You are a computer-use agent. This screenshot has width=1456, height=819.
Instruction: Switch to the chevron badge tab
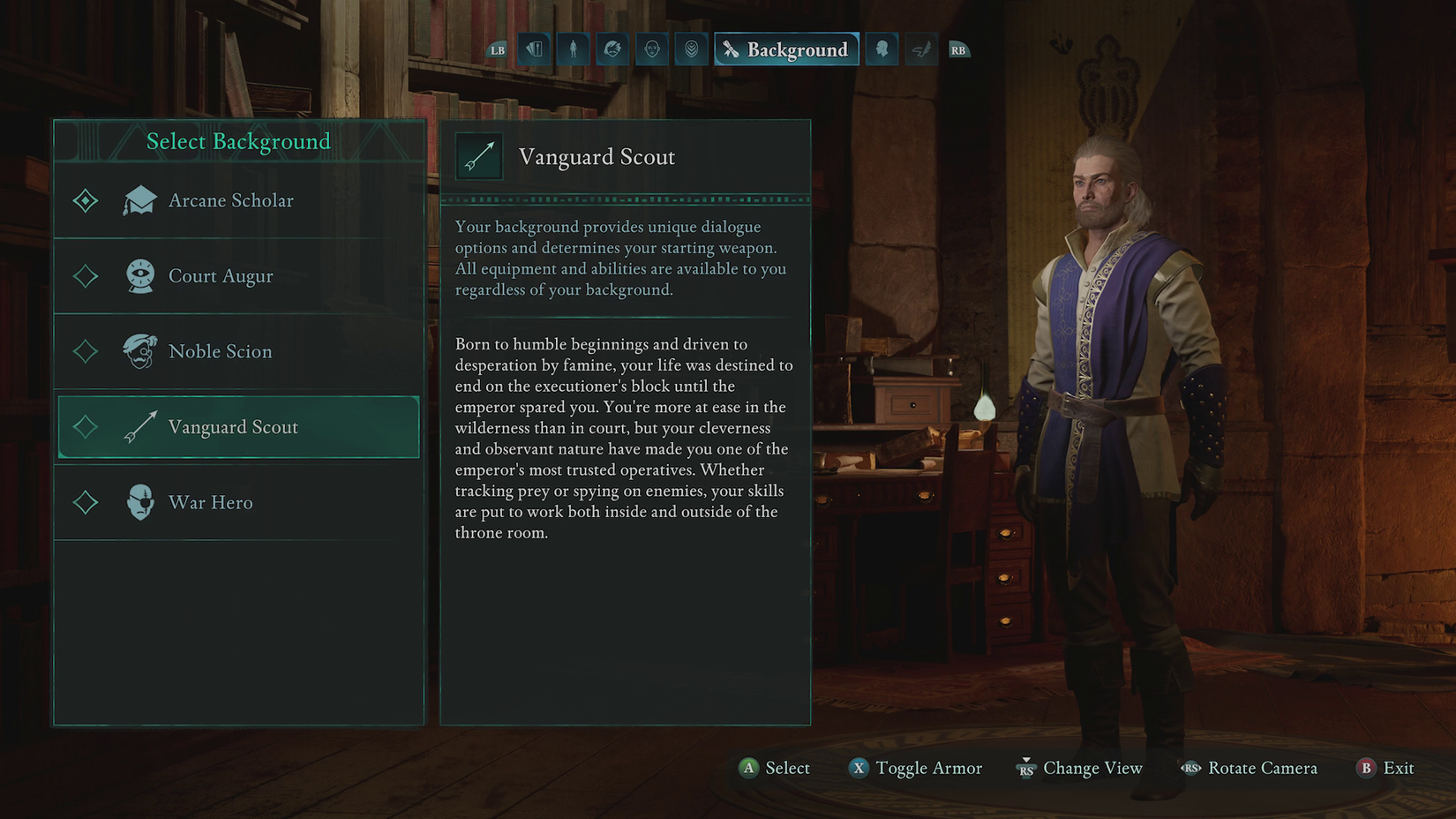coord(692,49)
